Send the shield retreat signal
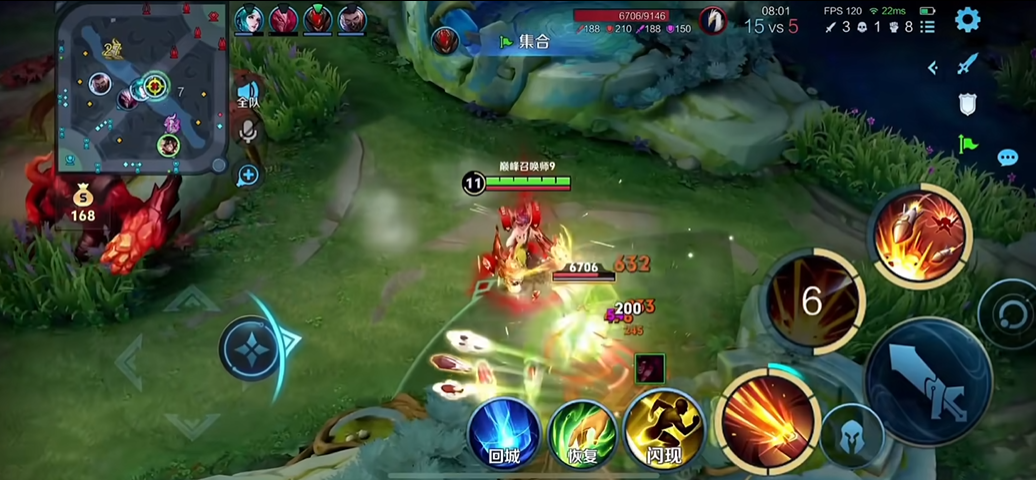Viewport: 1036px width, 480px height. click(x=967, y=104)
